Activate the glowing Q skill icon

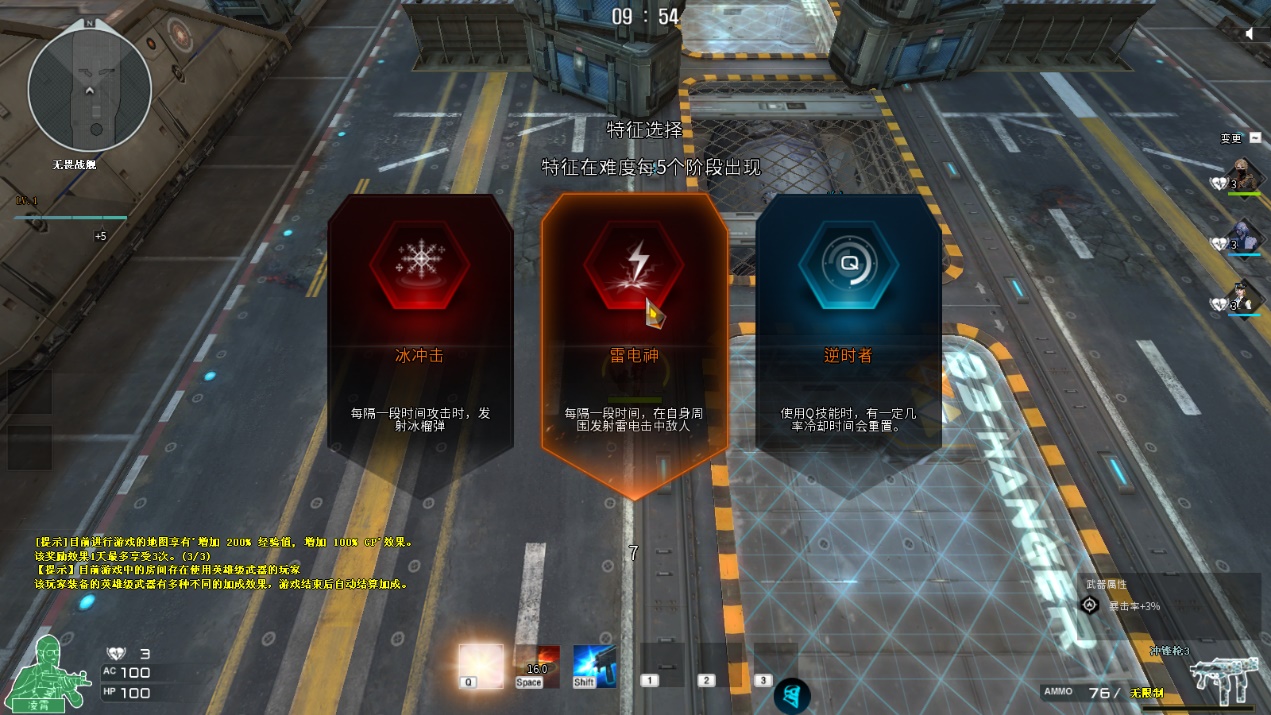(x=481, y=665)
